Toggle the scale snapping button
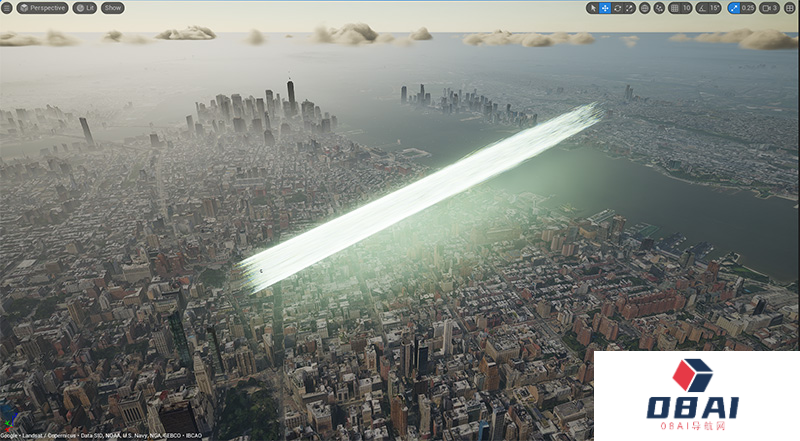This screenshot has height=441, width=800. click(x=734, y=8)
